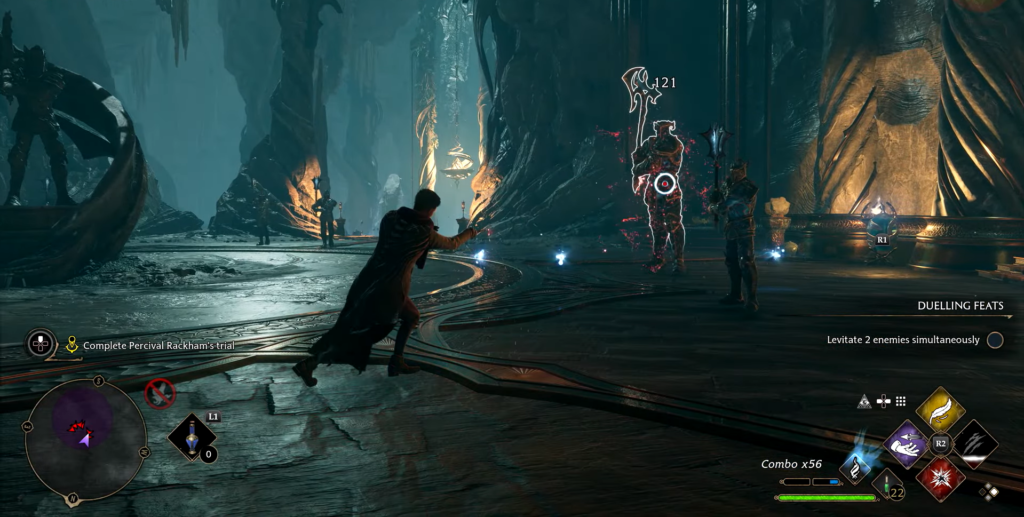This screenshot has width=1024, height=517.
Task: Select the eye-in-triangle Revelio icon
Action: pyautogui.click(x=864, y=401)
